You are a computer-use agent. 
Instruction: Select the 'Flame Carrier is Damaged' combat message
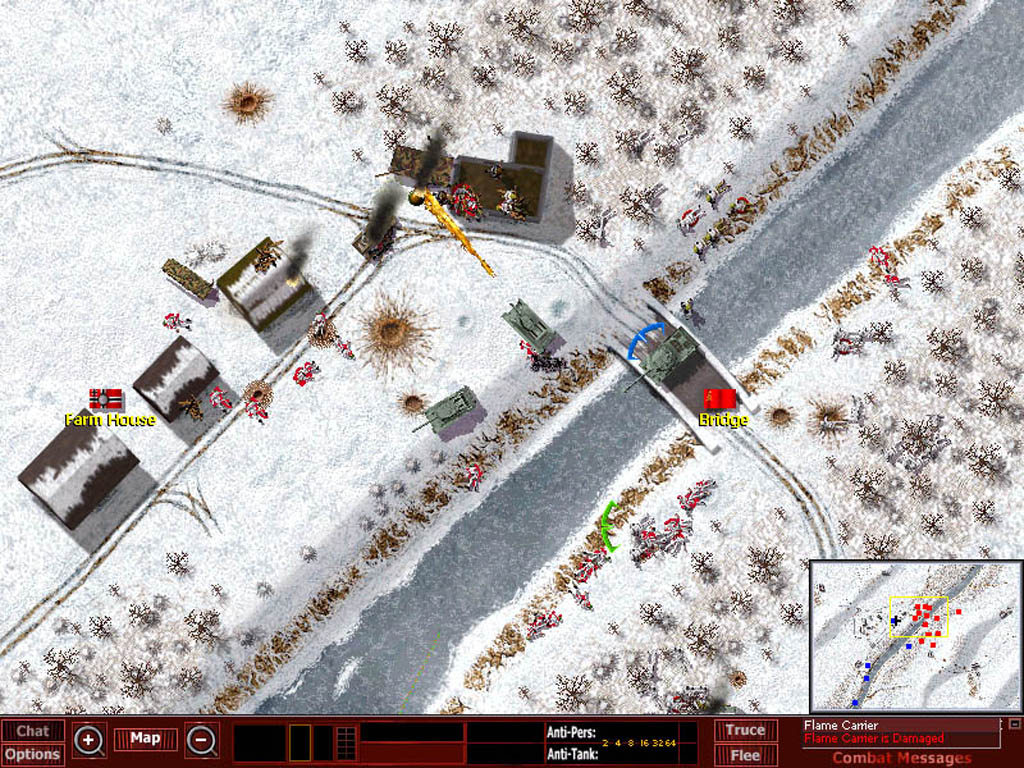(873, 739)
